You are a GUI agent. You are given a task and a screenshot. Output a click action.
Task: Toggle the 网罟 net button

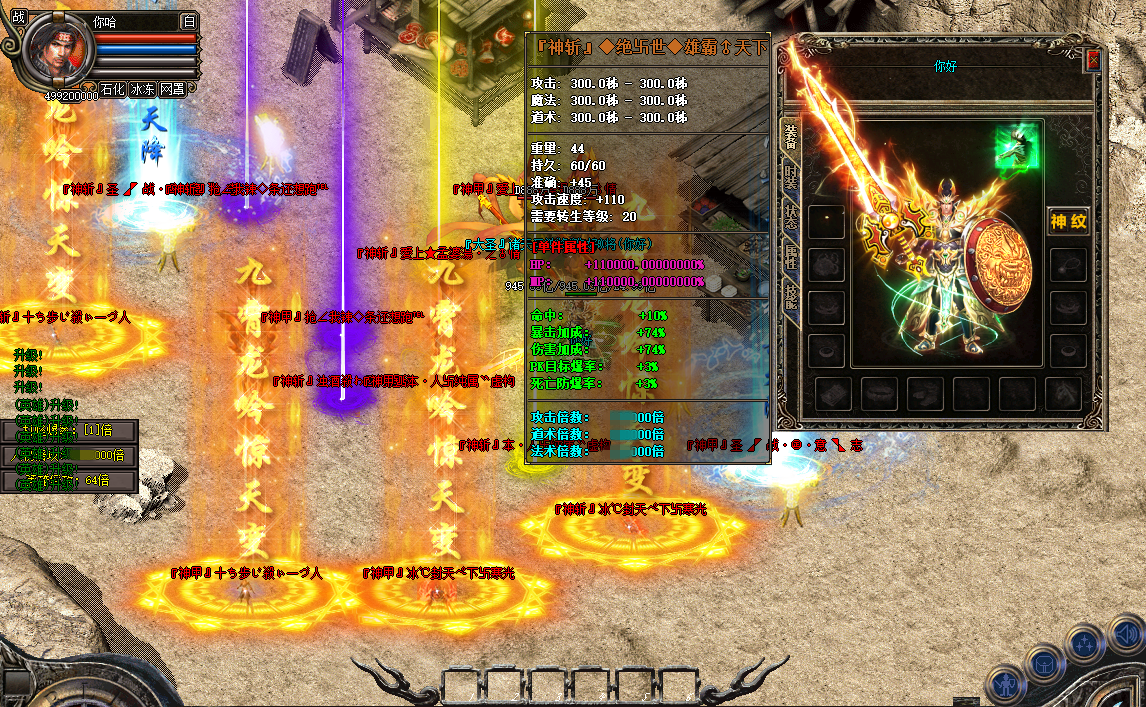click(172, 89)
